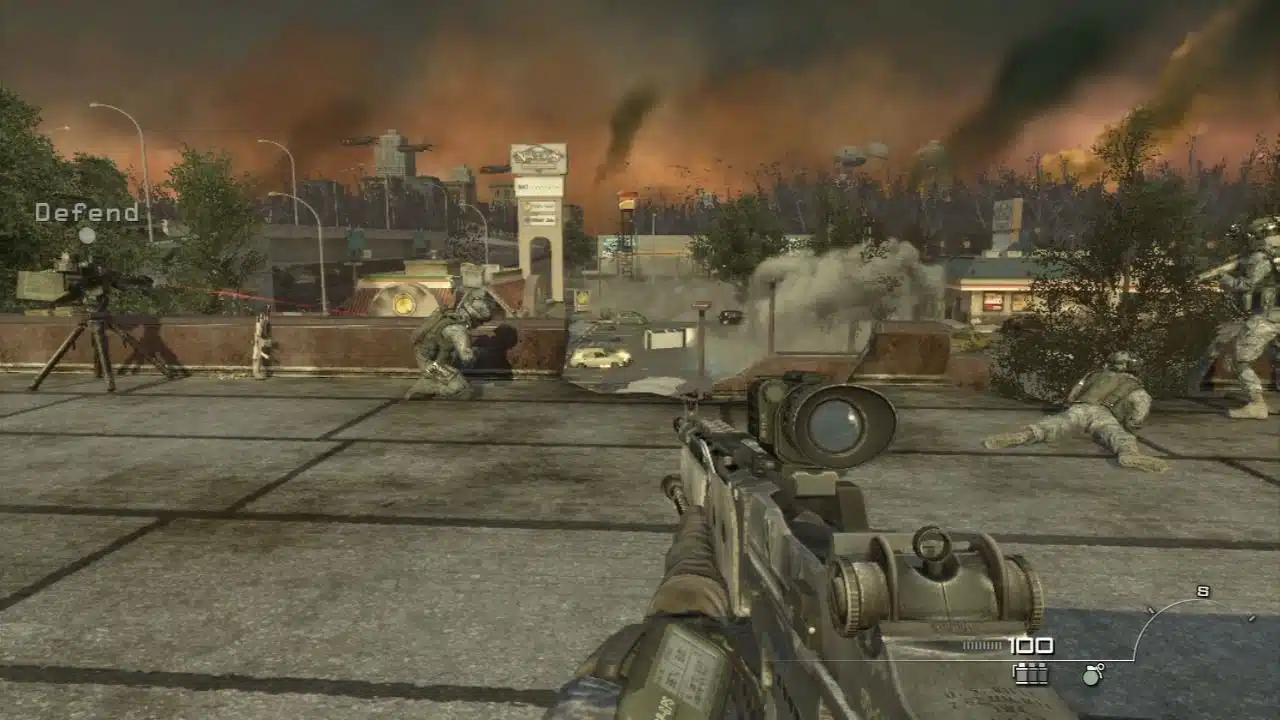Click the white Defend objective marker dot
Image resolution: width=1280 pixels, height=720 pixels.
[88, 237]
